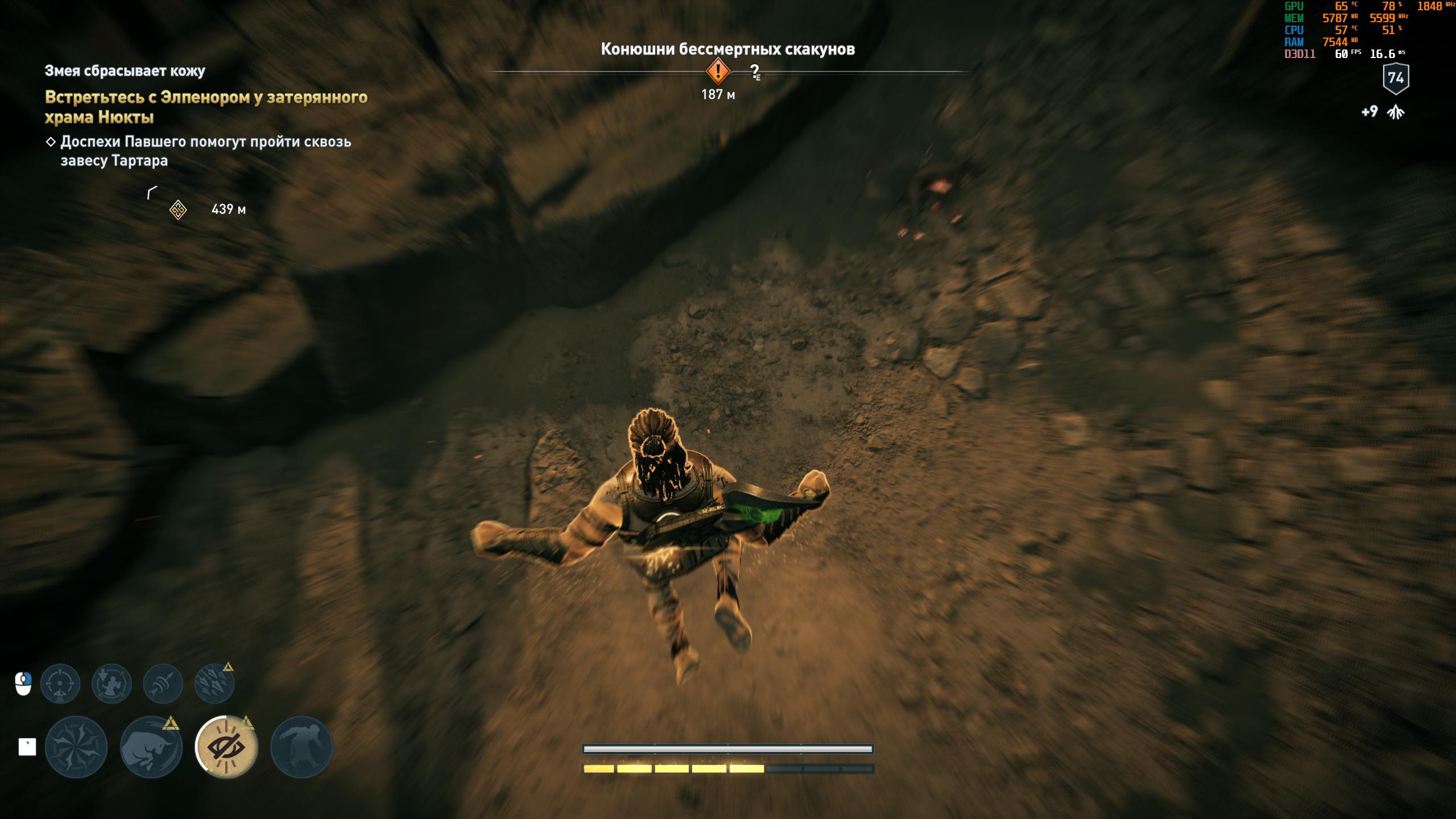Activate the leaping figure ability

pyautogui.click(x=301, y=747)
